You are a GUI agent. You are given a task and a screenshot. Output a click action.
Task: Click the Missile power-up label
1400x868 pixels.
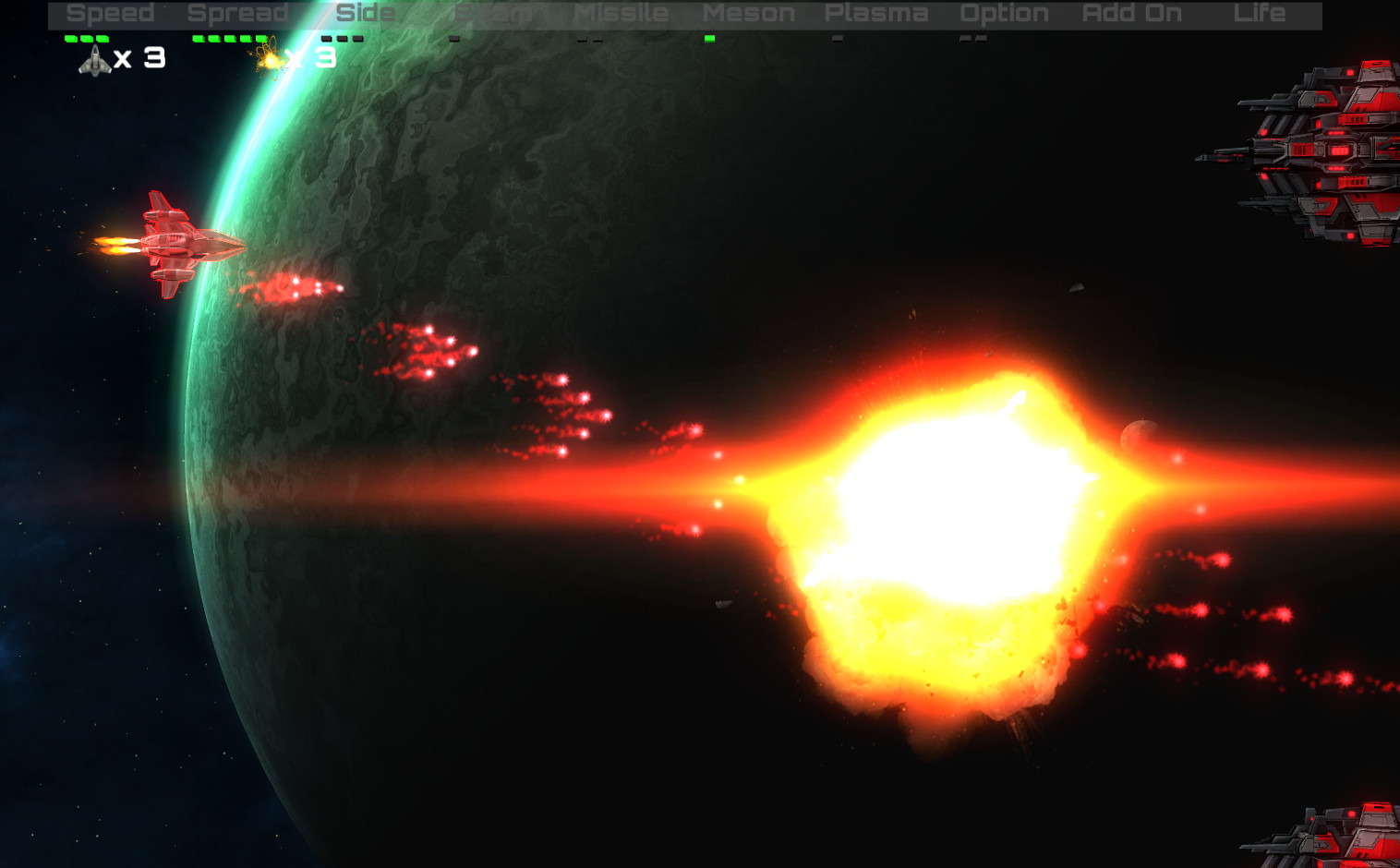621,13
